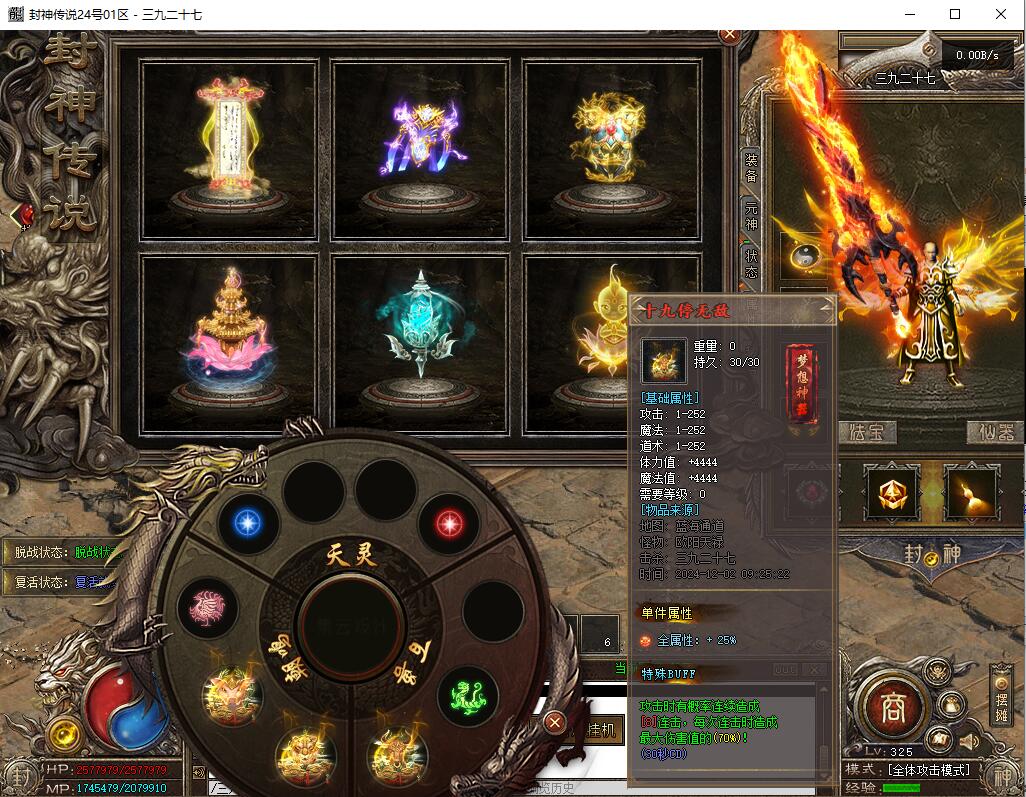The width and height of the screenshot is (1026, 797).
Task: Switch to the 状态 status tab
Action: (x=751, y=264)
